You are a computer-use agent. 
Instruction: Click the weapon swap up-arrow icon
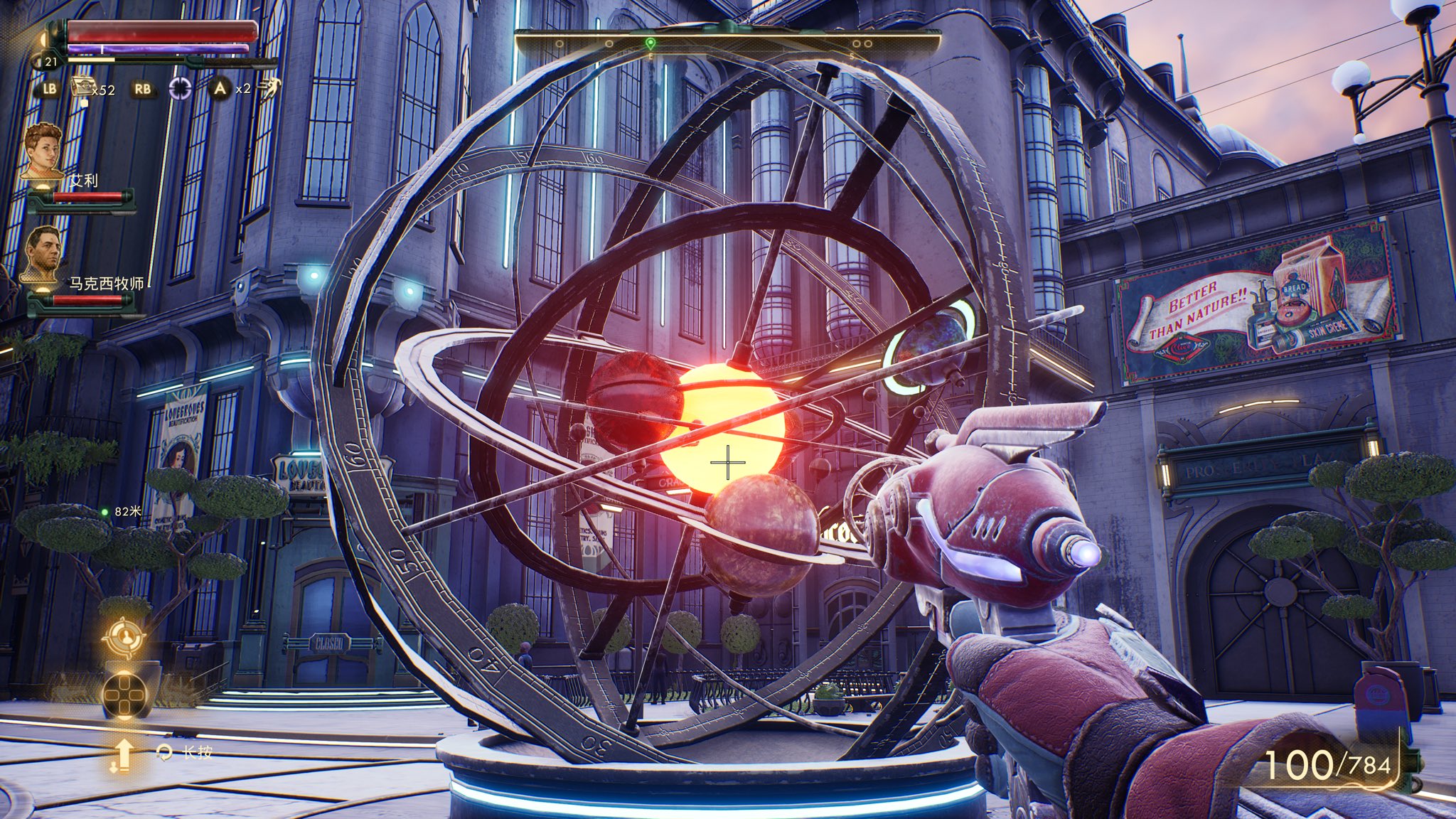(124, 754)
